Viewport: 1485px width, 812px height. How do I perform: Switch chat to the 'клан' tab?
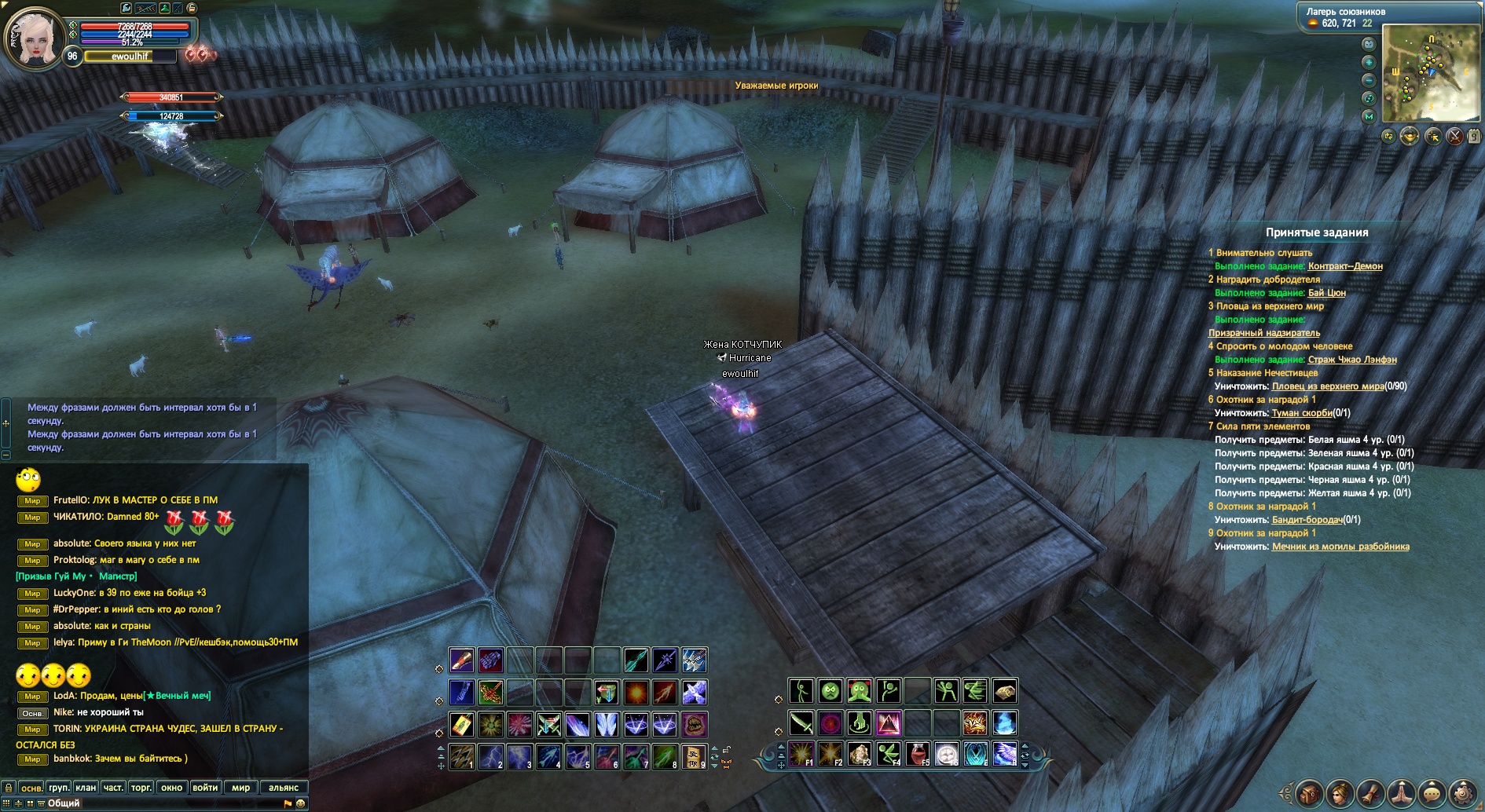86,788
